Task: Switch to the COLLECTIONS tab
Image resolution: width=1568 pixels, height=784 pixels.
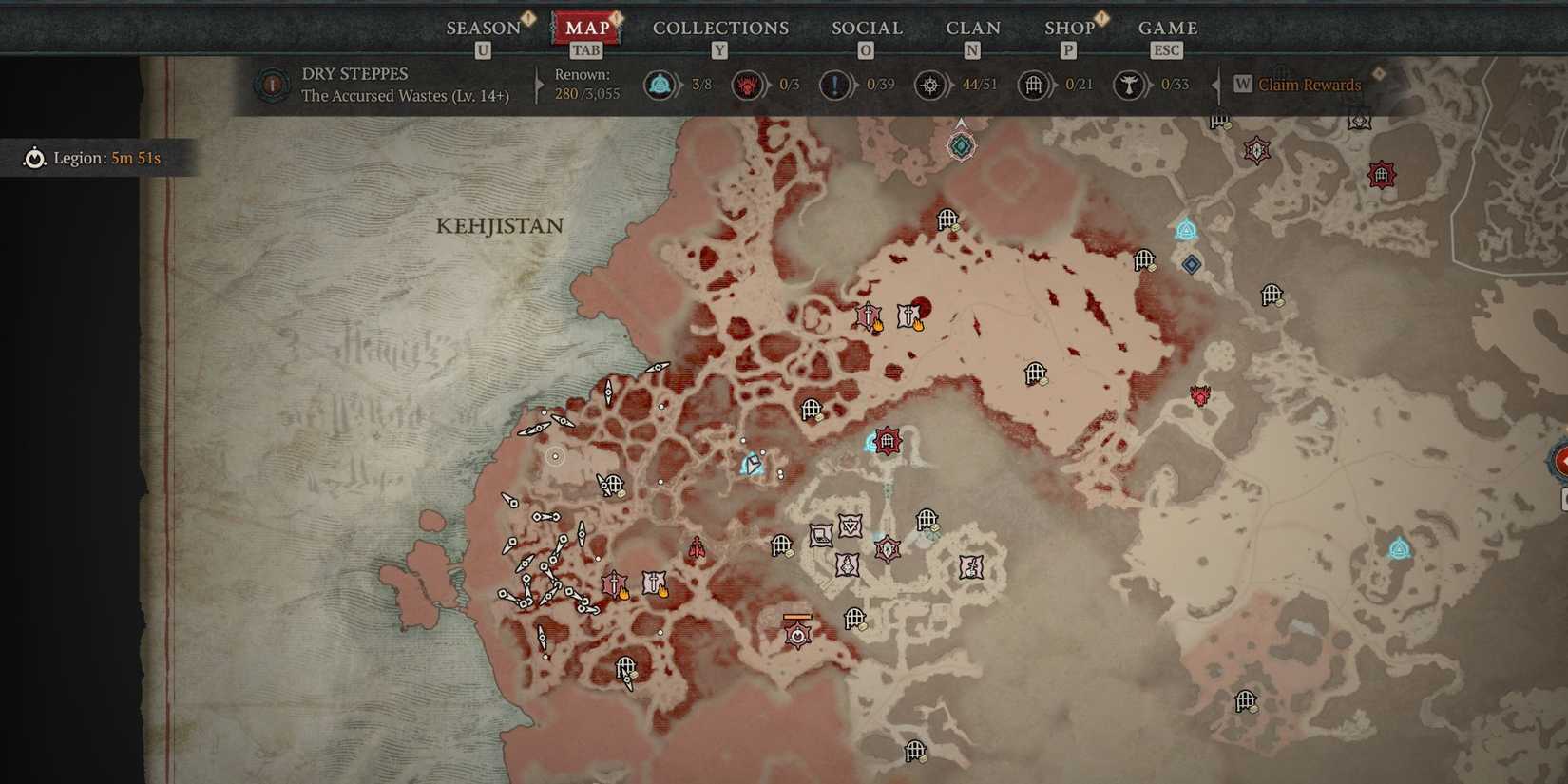Action: [x=720, y=29]
